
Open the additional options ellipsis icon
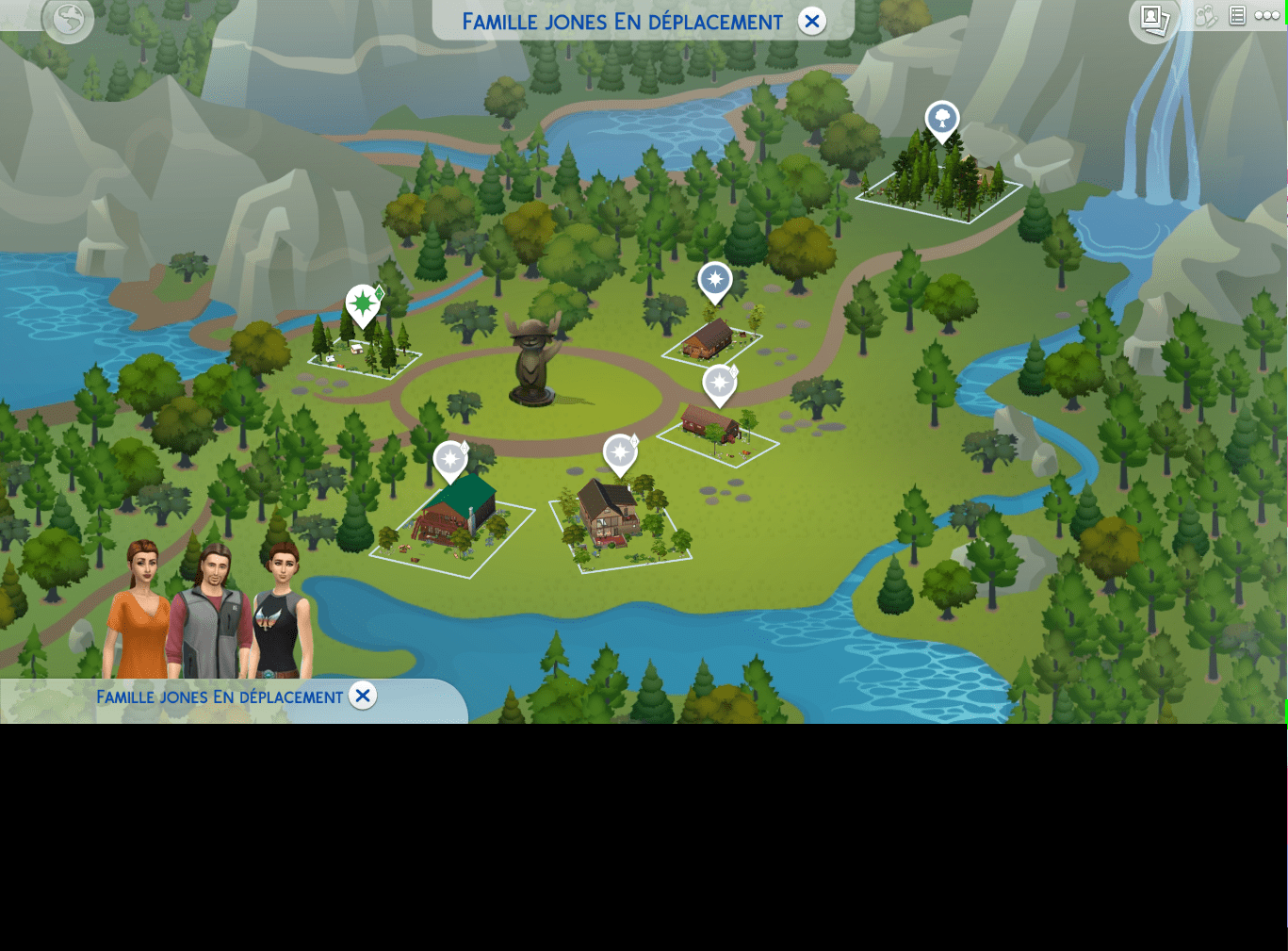(x=1267, y=16)
